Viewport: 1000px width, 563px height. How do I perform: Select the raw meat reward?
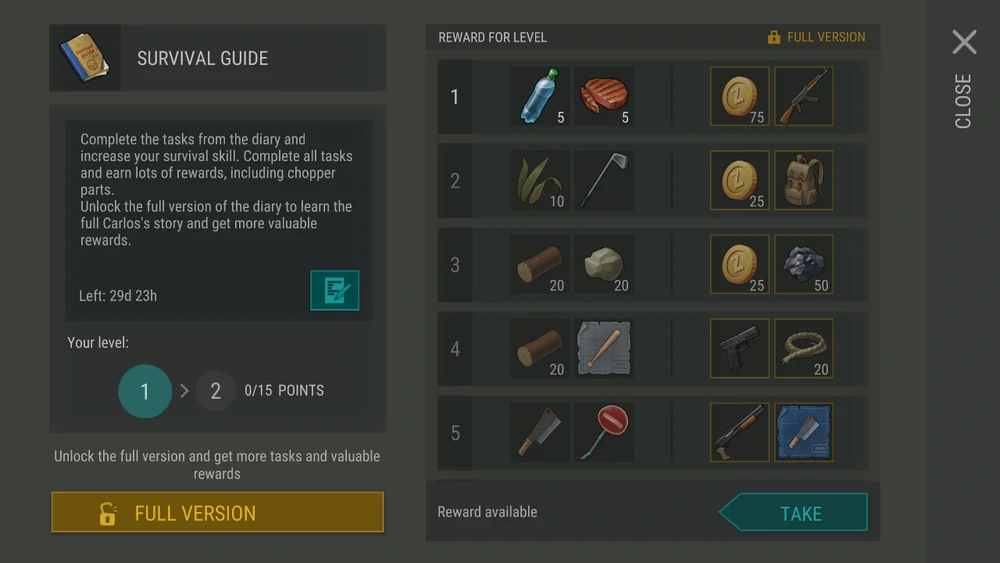coord(604,97)
